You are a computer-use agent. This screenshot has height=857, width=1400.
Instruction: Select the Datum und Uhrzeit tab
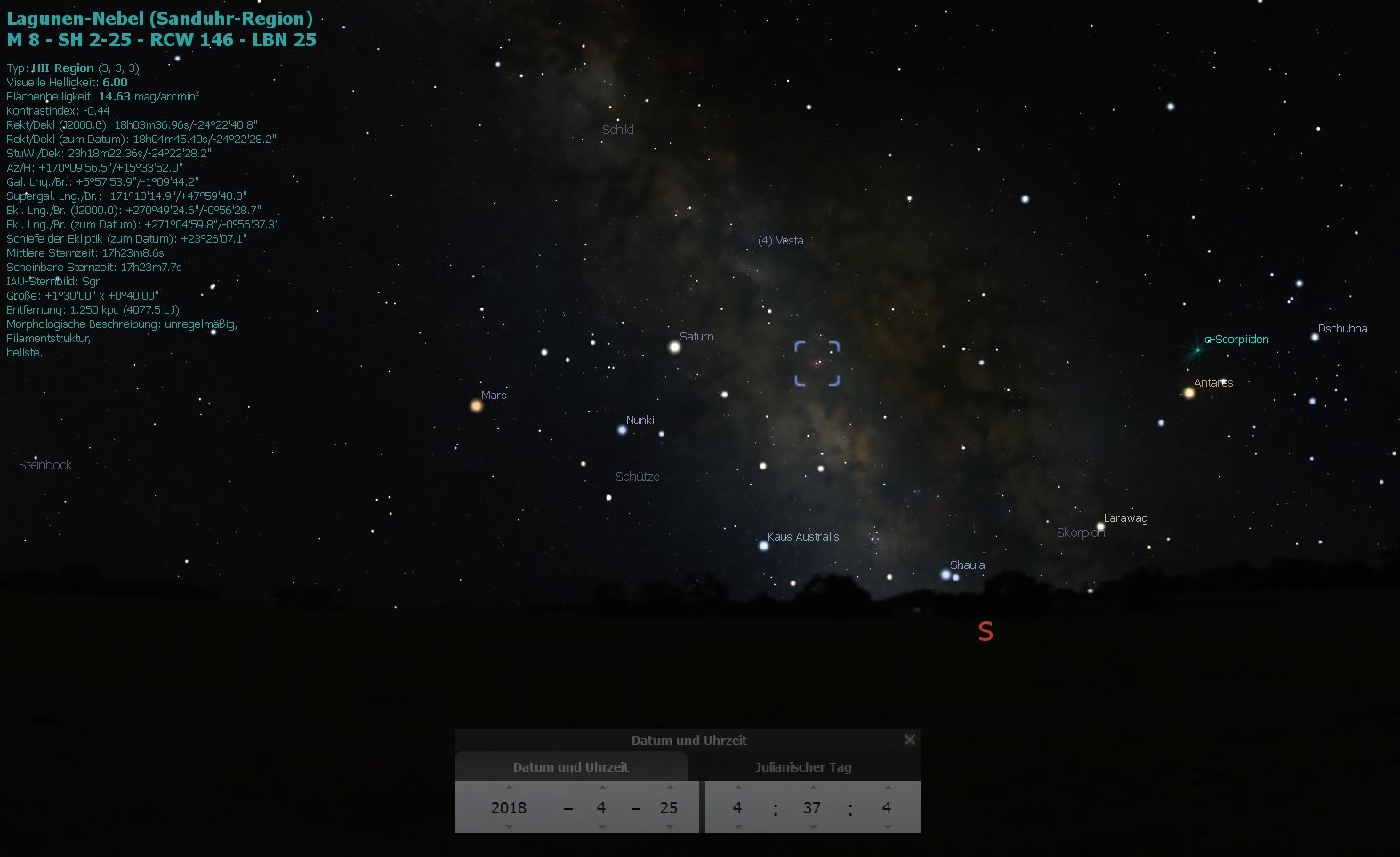coord(570,767)
